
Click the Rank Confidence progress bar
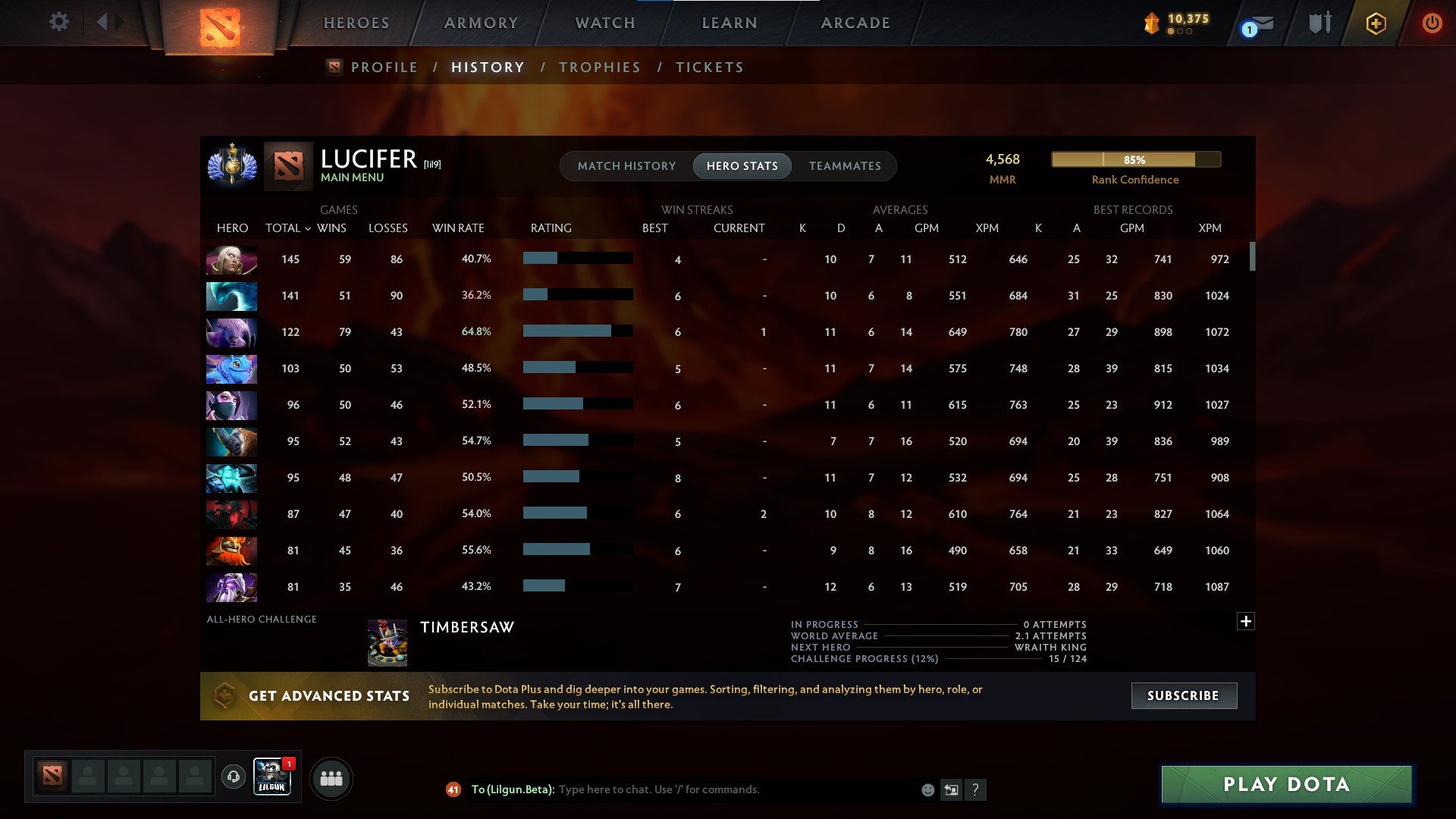[x=1135, y=160]
